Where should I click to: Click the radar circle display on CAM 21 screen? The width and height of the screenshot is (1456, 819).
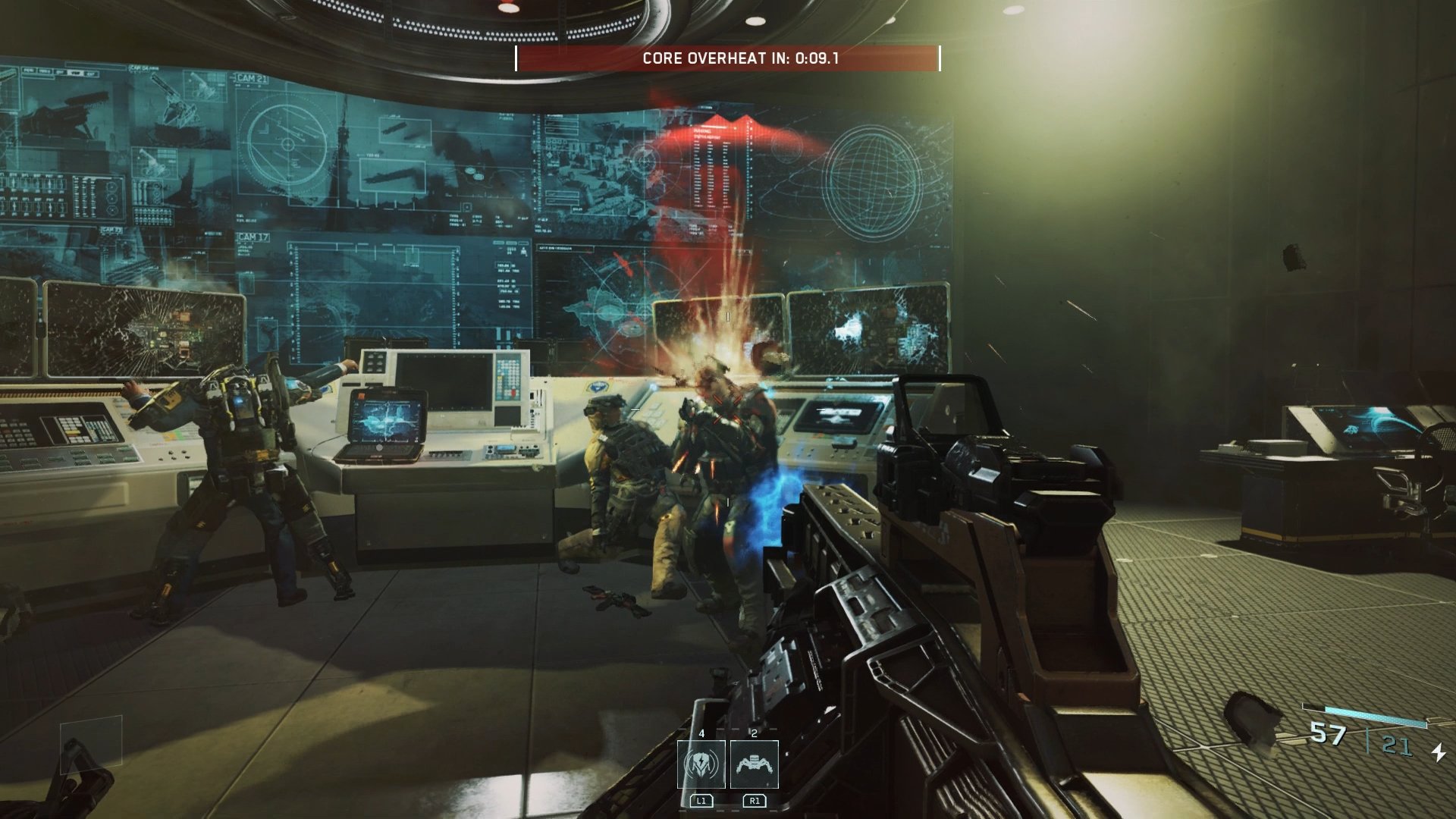coord(288,144)
